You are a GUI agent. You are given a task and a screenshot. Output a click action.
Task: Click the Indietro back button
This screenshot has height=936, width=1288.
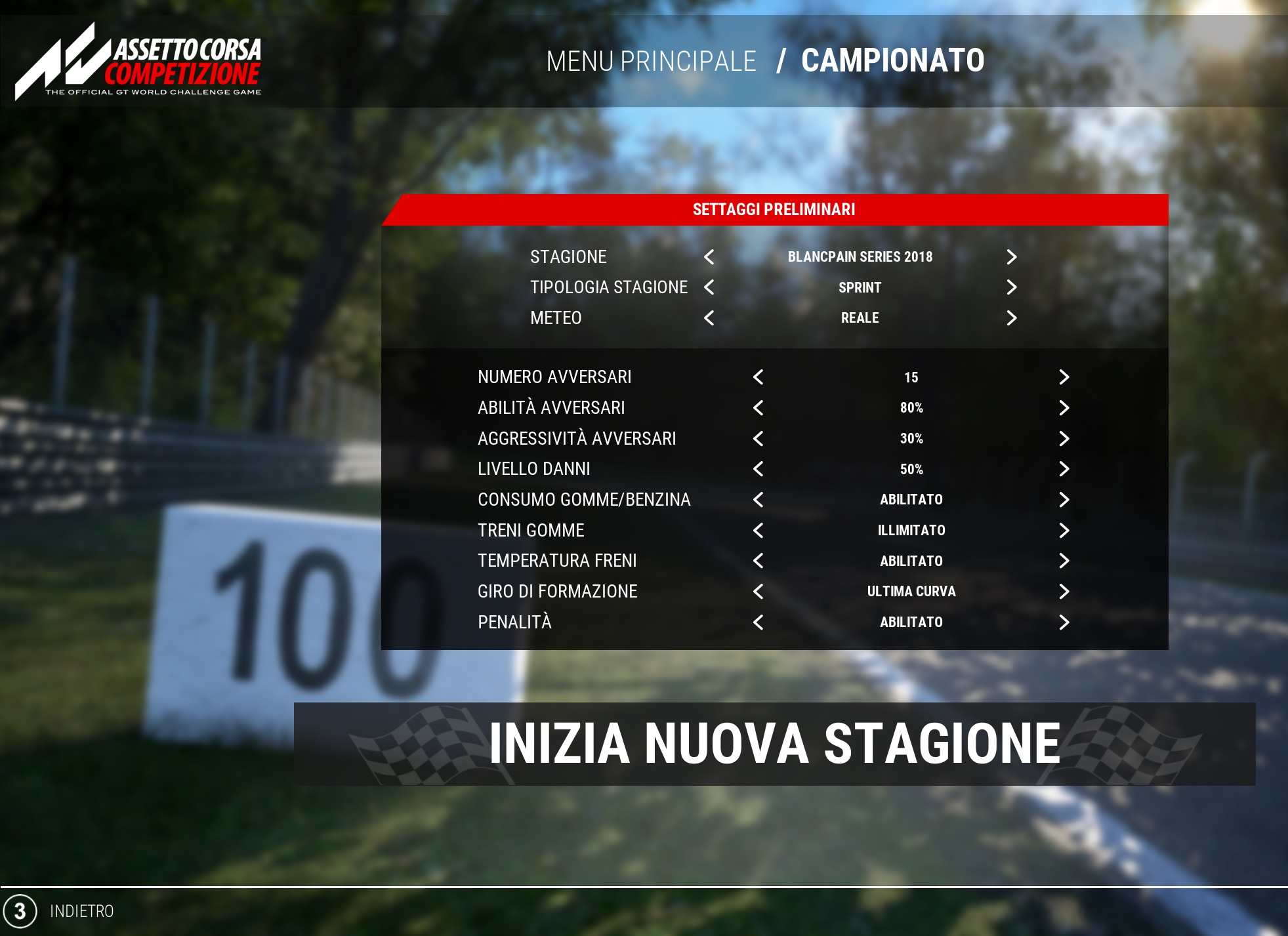(x=81, y=911)
